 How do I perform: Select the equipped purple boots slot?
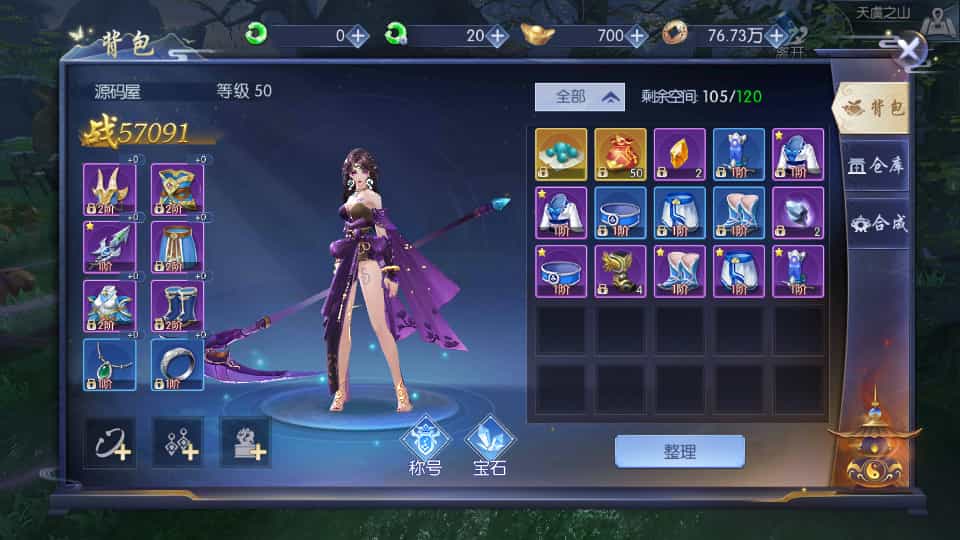pyautogui.click(x=177, y=306)
